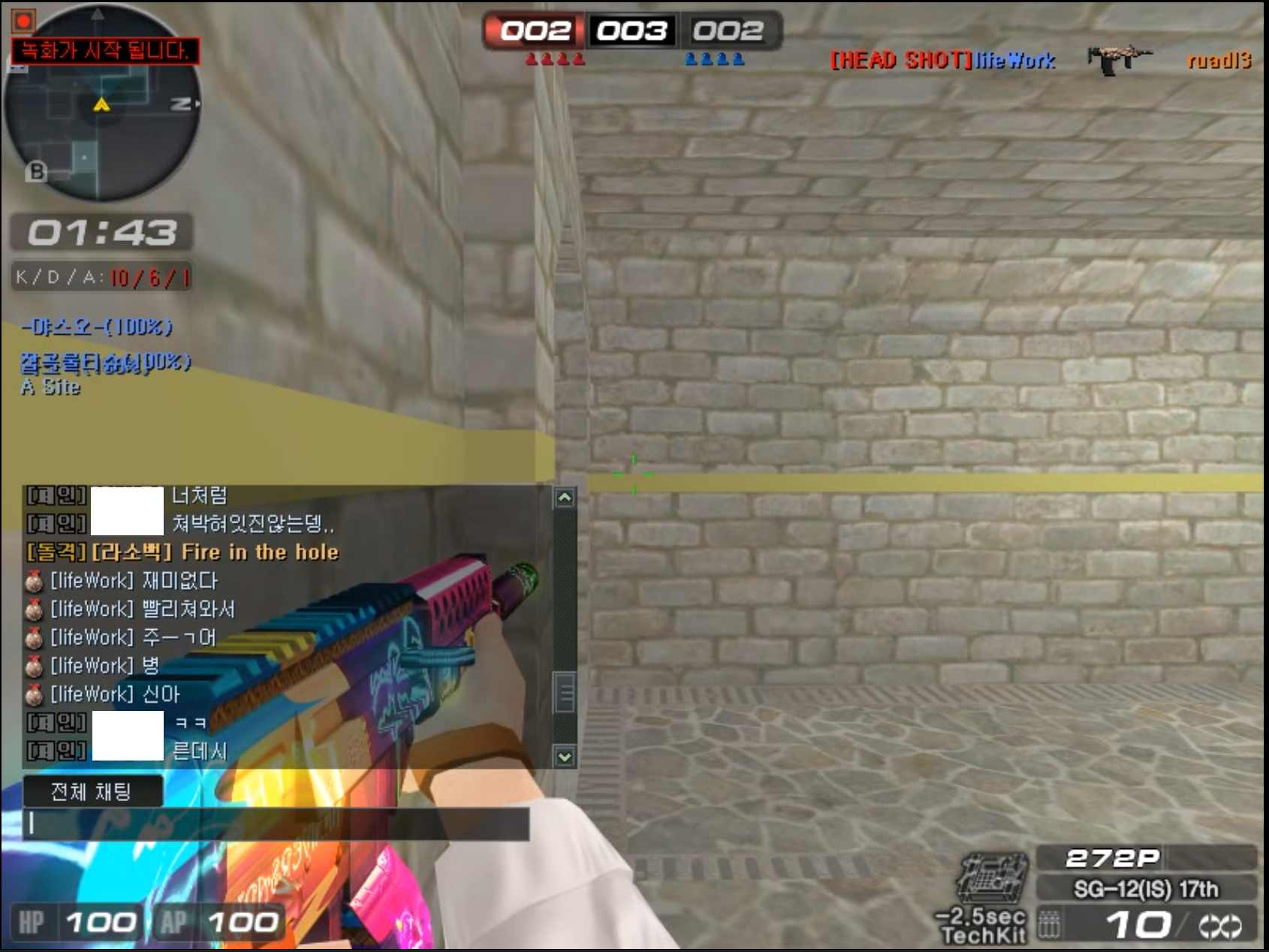Click the chat text input field
The width and height of the screenshot is (1269, 952).
tap(276, 824)
